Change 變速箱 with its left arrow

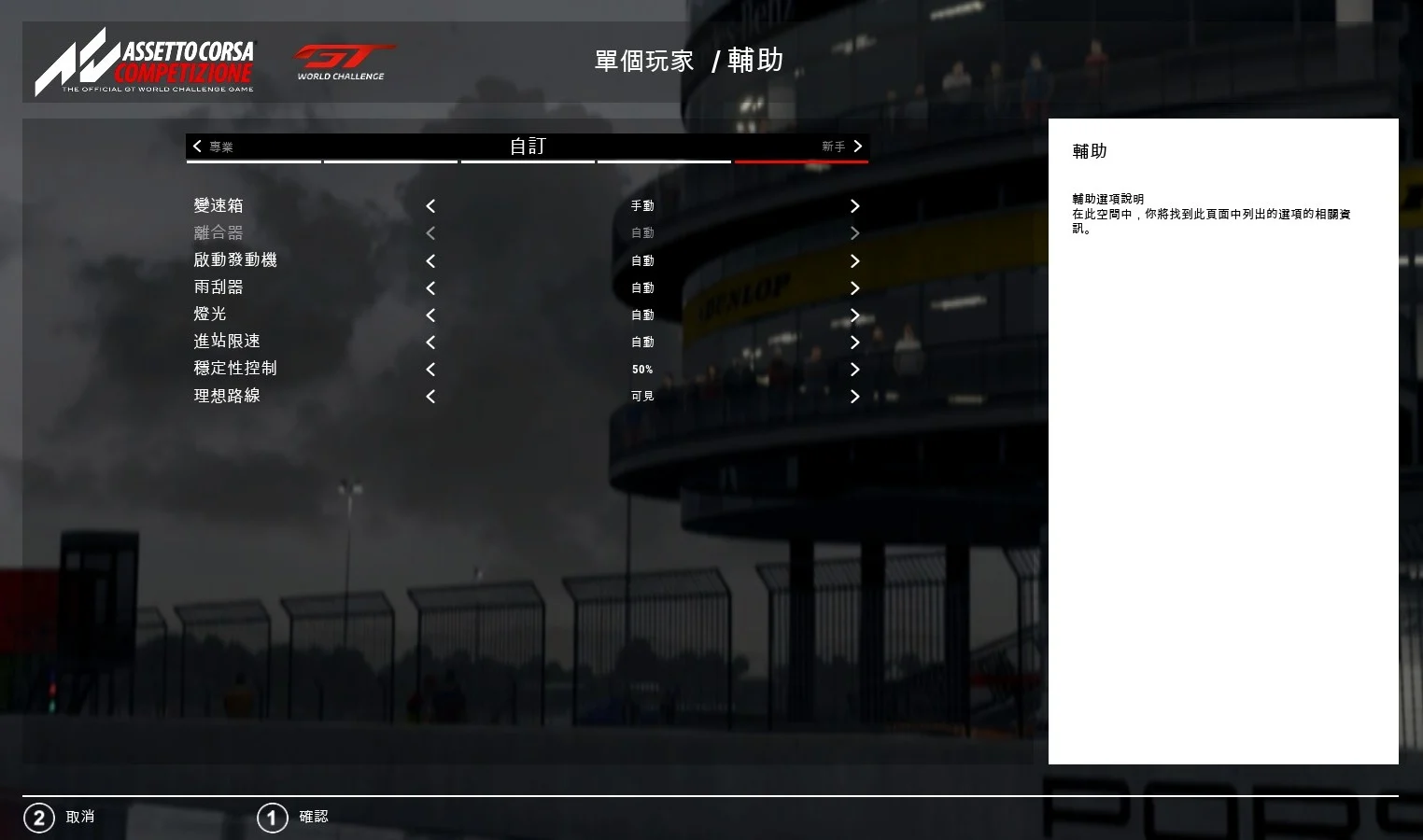click(430, 206)
